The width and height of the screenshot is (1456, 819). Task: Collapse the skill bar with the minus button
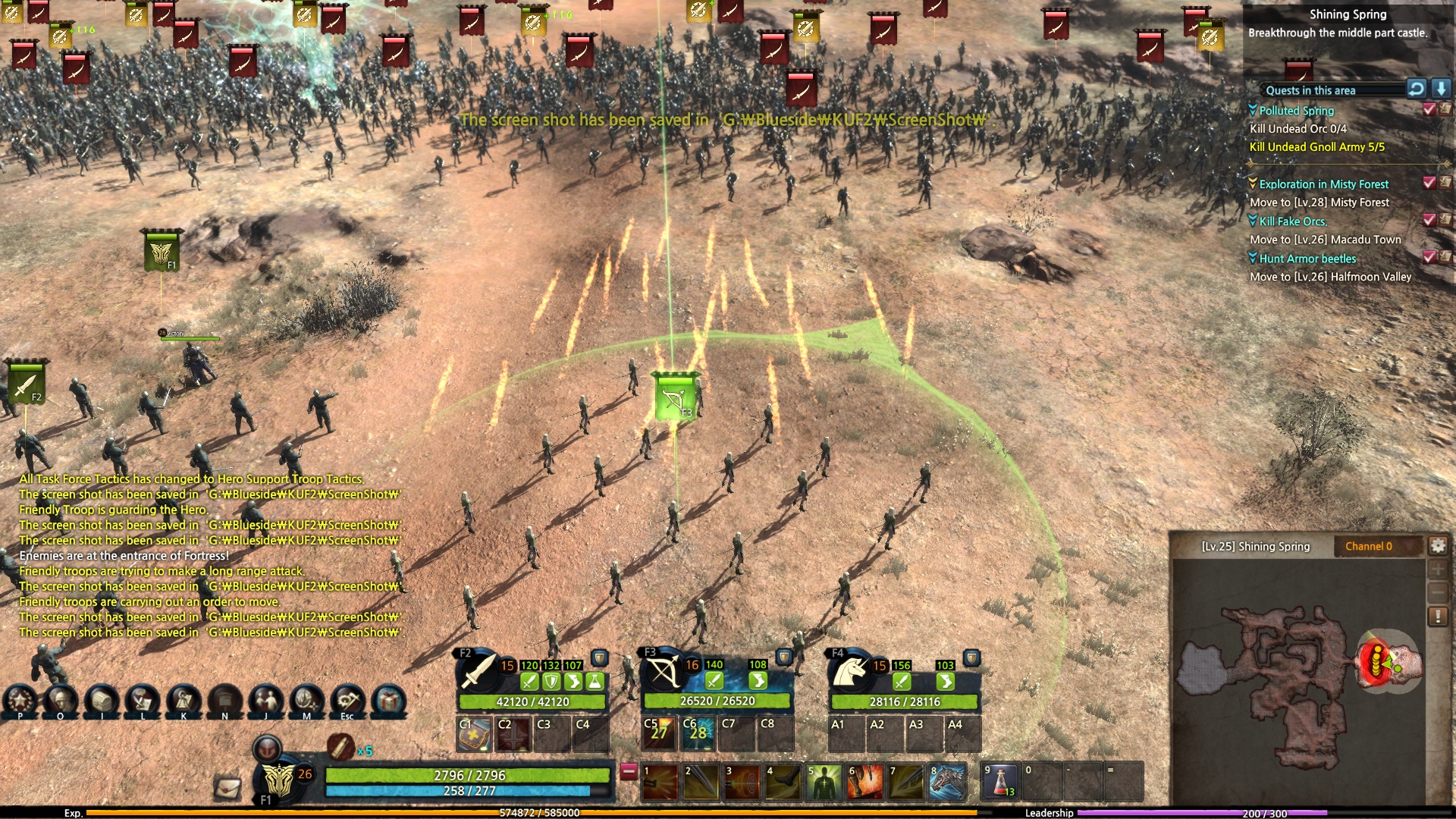point(629,771)
